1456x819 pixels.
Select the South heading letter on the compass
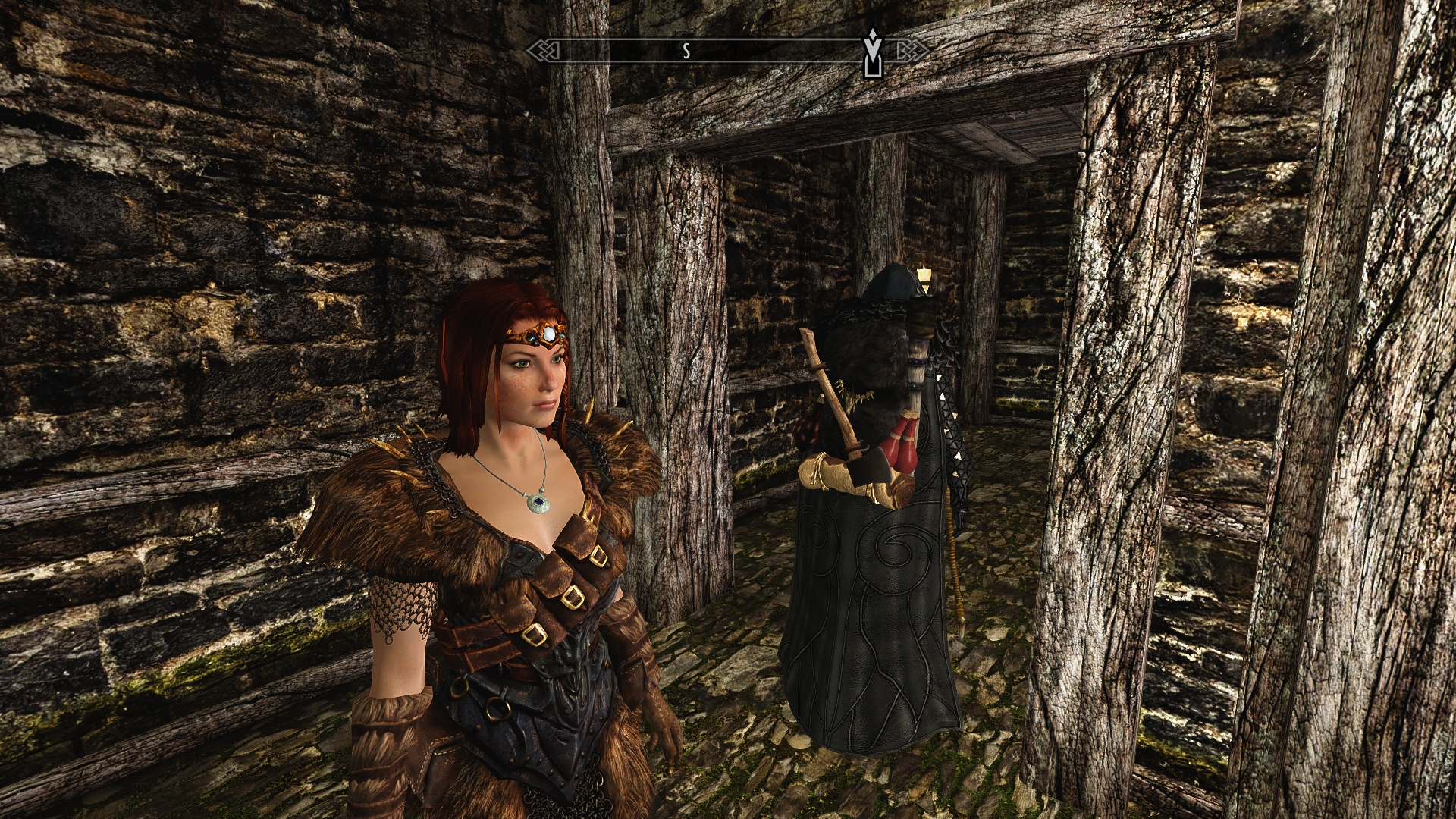(x=686, y=51)
